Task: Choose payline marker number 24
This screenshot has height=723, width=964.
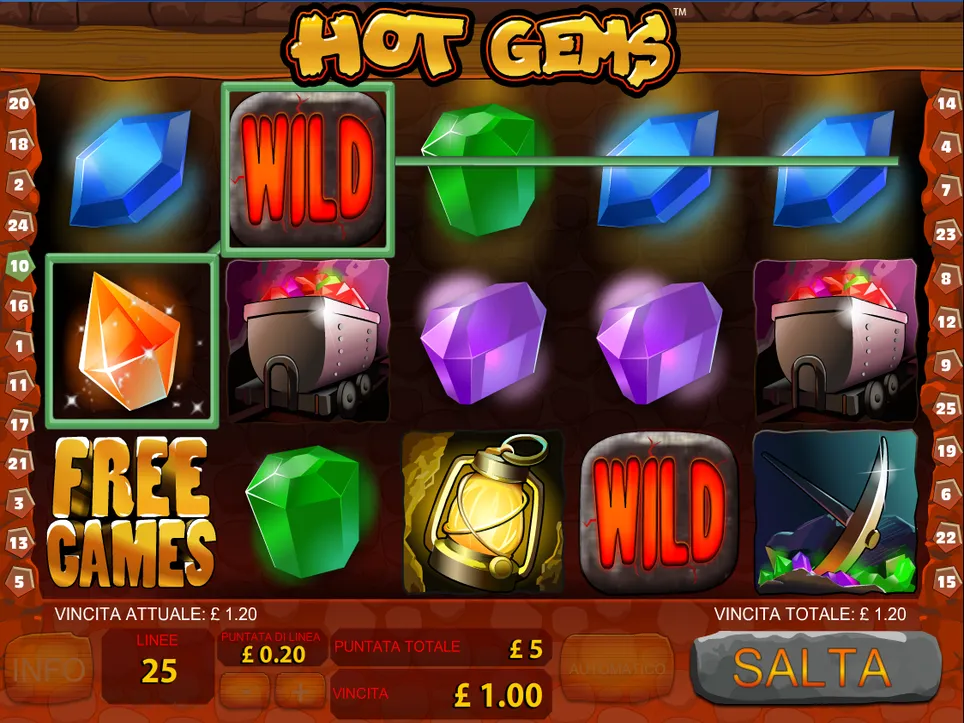Action: coord(19,225)
